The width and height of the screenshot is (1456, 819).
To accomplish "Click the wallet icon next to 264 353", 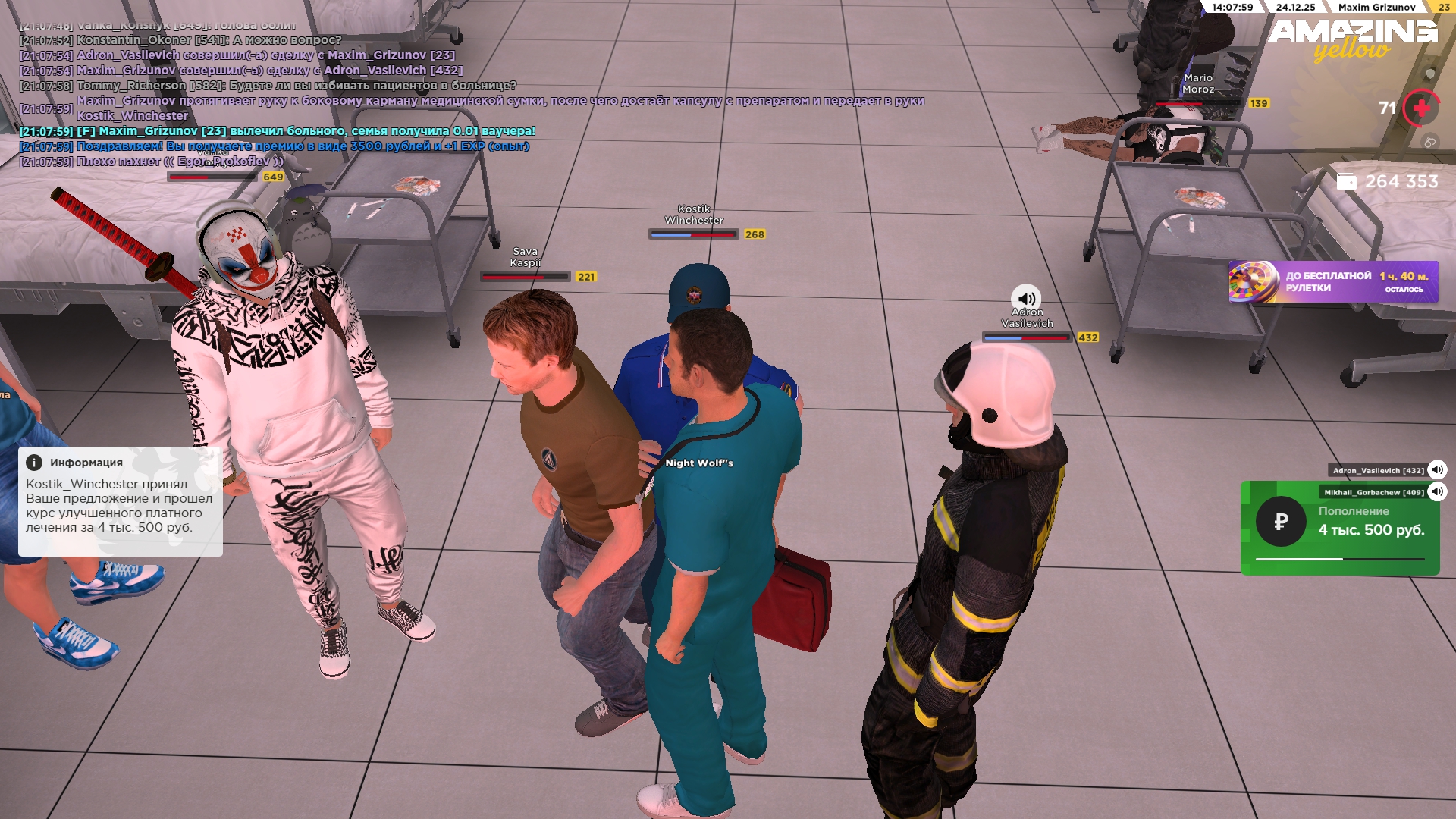I will coord(1346,182).
